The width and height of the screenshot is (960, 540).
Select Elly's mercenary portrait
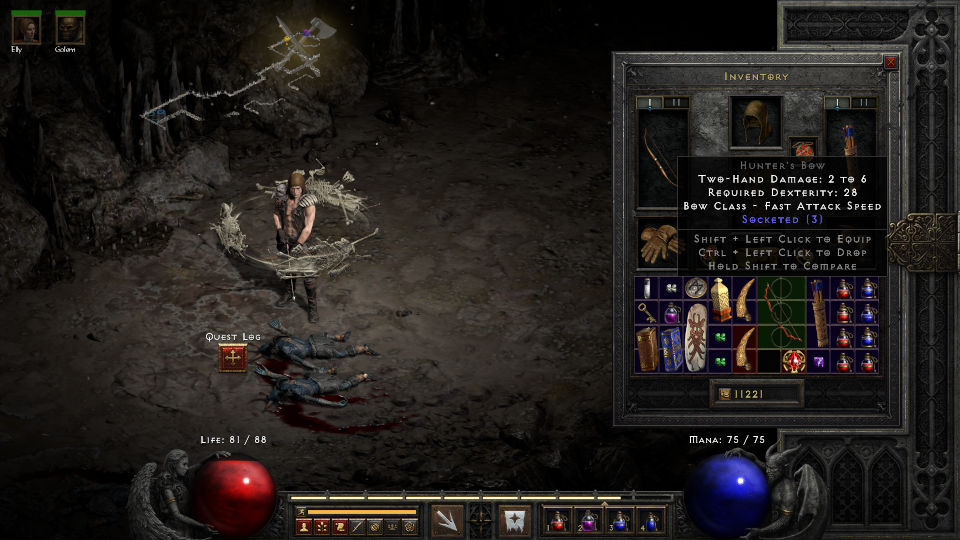click(26, 28)
